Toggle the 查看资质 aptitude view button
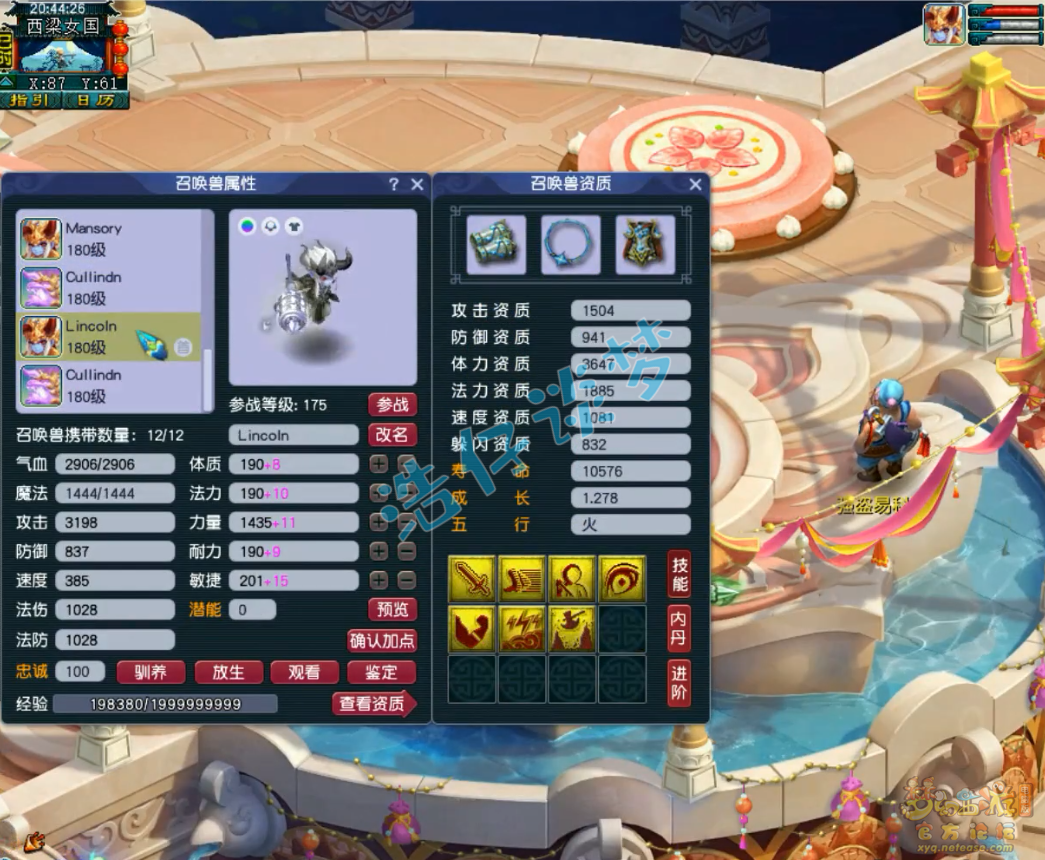This screenshot has height=860, width=1045. click(x=373, y=704)
